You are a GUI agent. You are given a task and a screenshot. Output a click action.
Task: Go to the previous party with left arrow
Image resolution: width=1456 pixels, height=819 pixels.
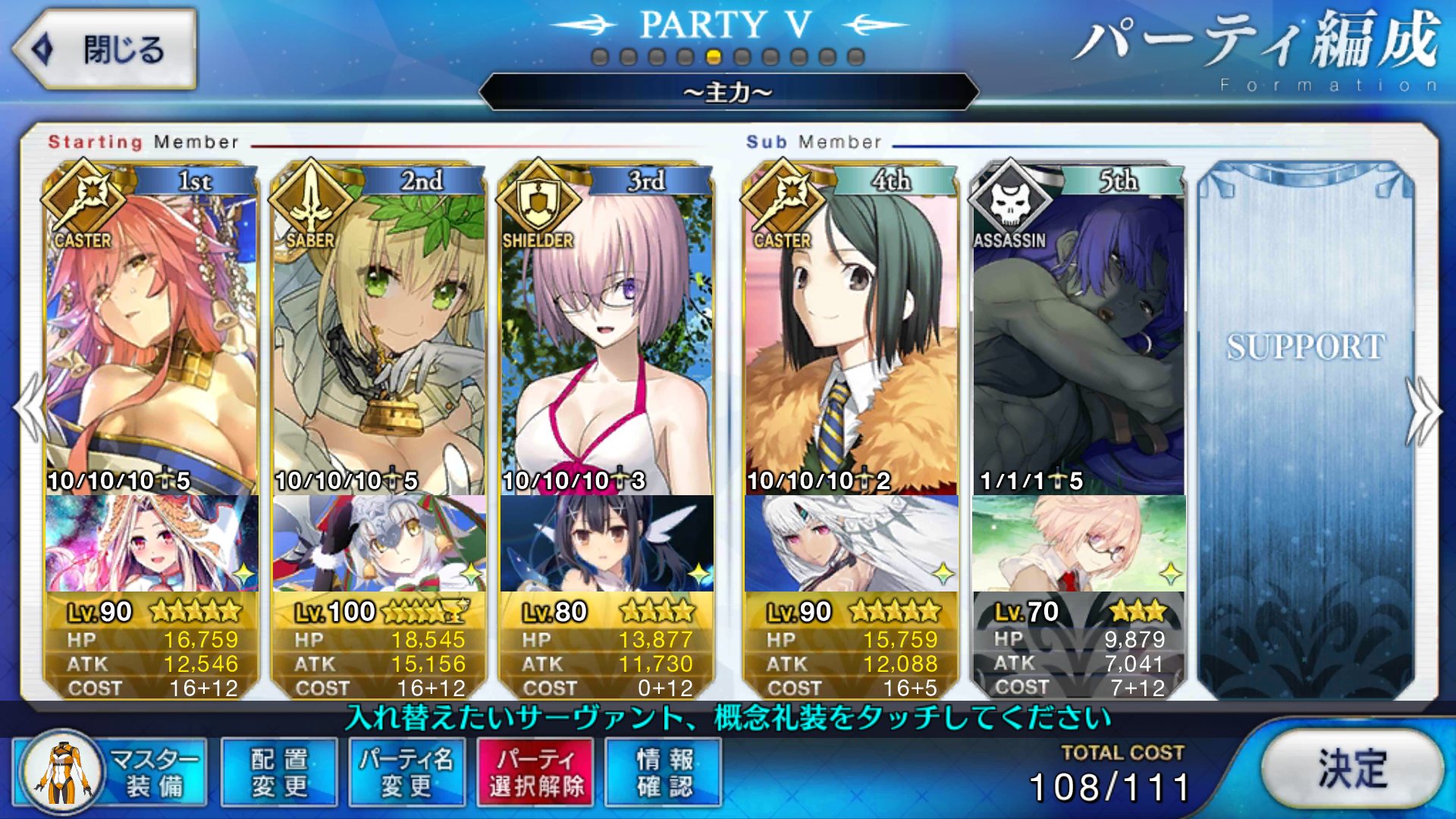(32, 409)
